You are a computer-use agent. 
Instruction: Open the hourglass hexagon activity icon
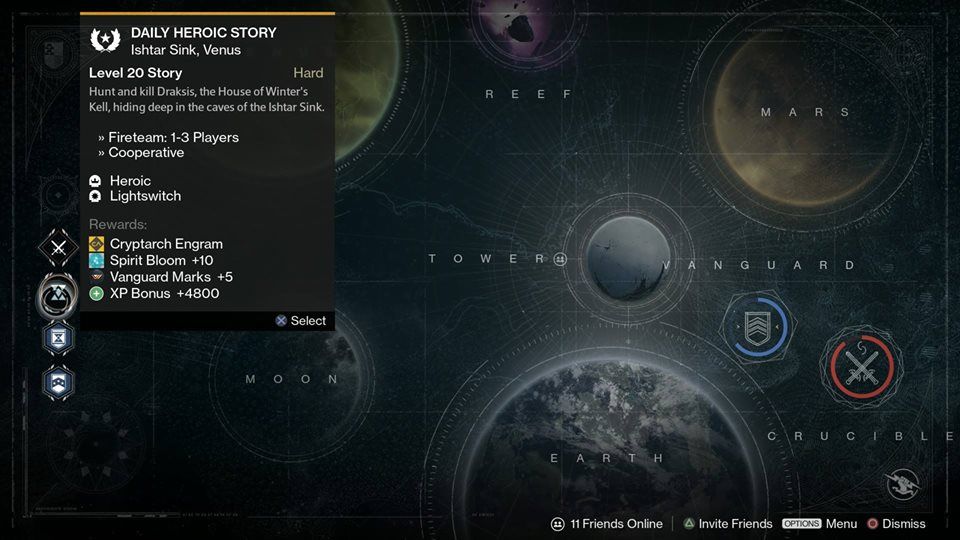(x=56, y=337)
